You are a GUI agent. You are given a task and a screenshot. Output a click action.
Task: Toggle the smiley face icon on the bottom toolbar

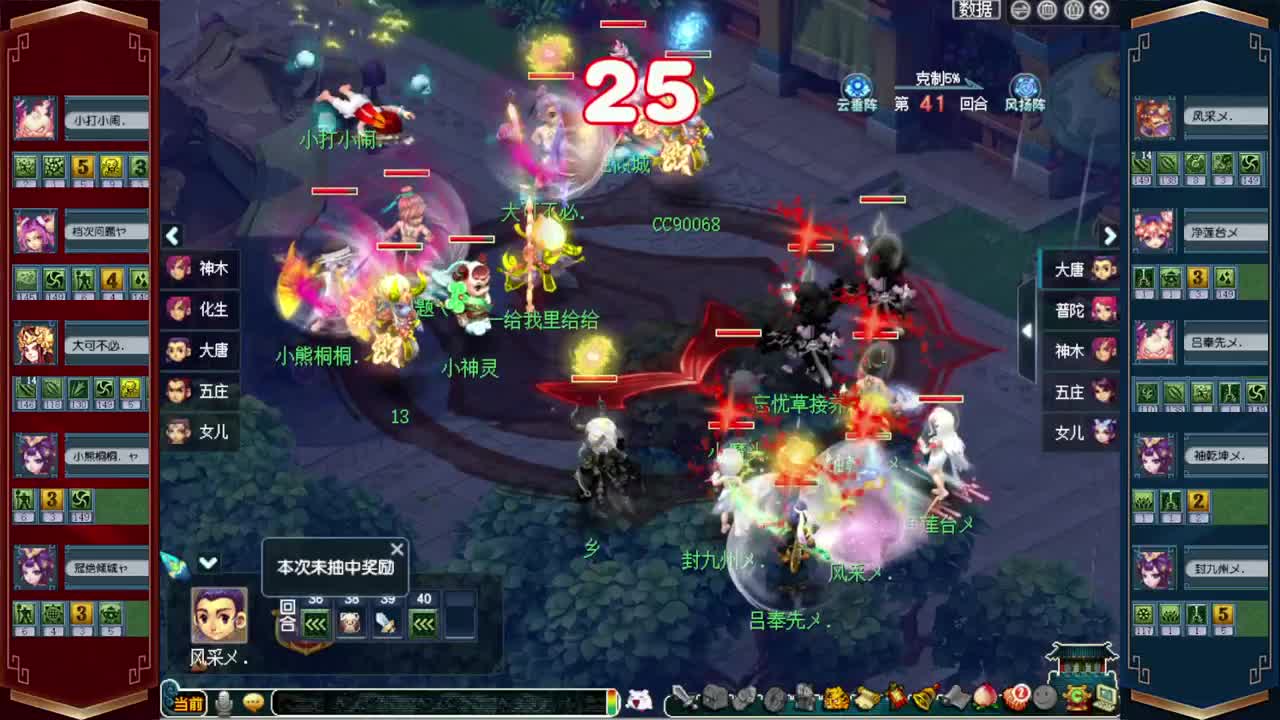[1044, 697]
